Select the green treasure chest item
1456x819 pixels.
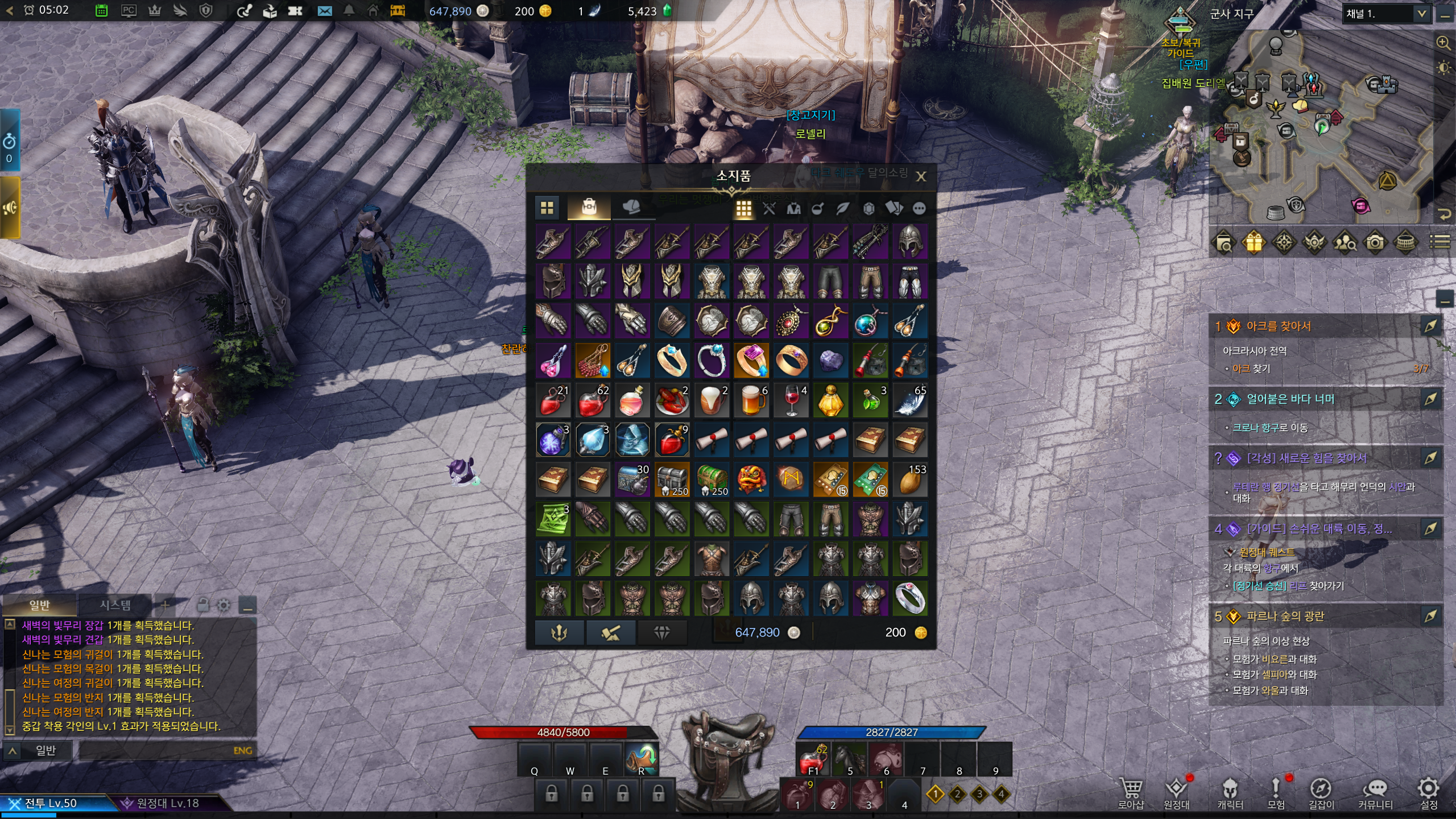click(712, 479)
